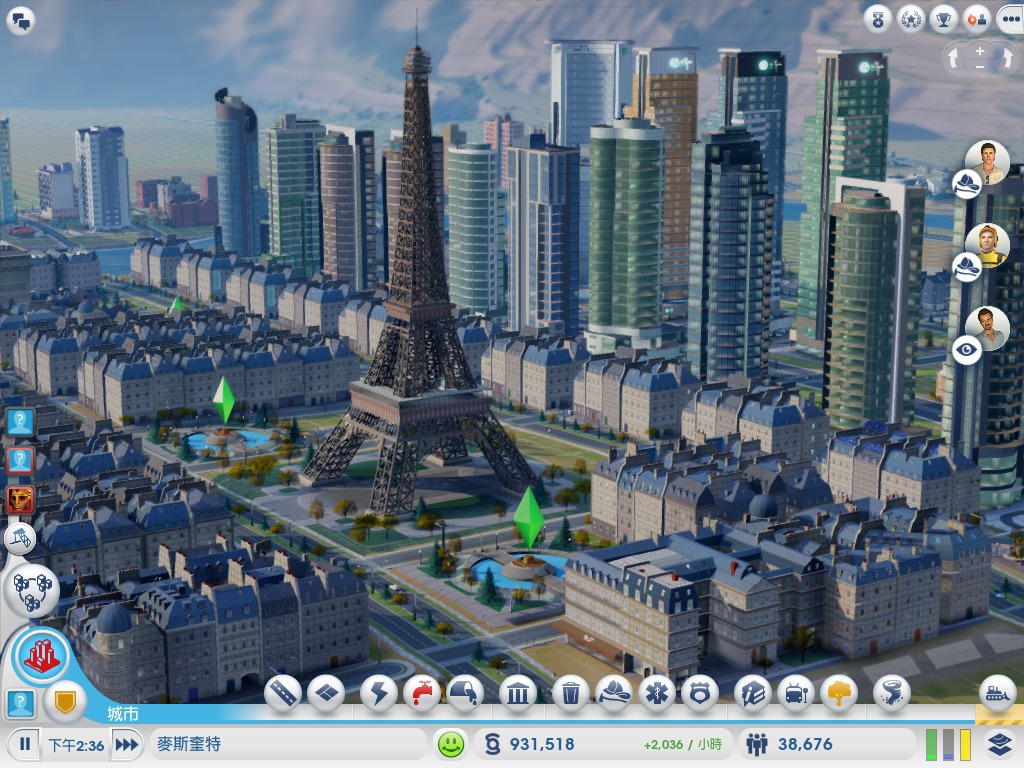This screenshot has height=768, width=1024.
Task: Open the health medical star menu
Action: point(657,692)
